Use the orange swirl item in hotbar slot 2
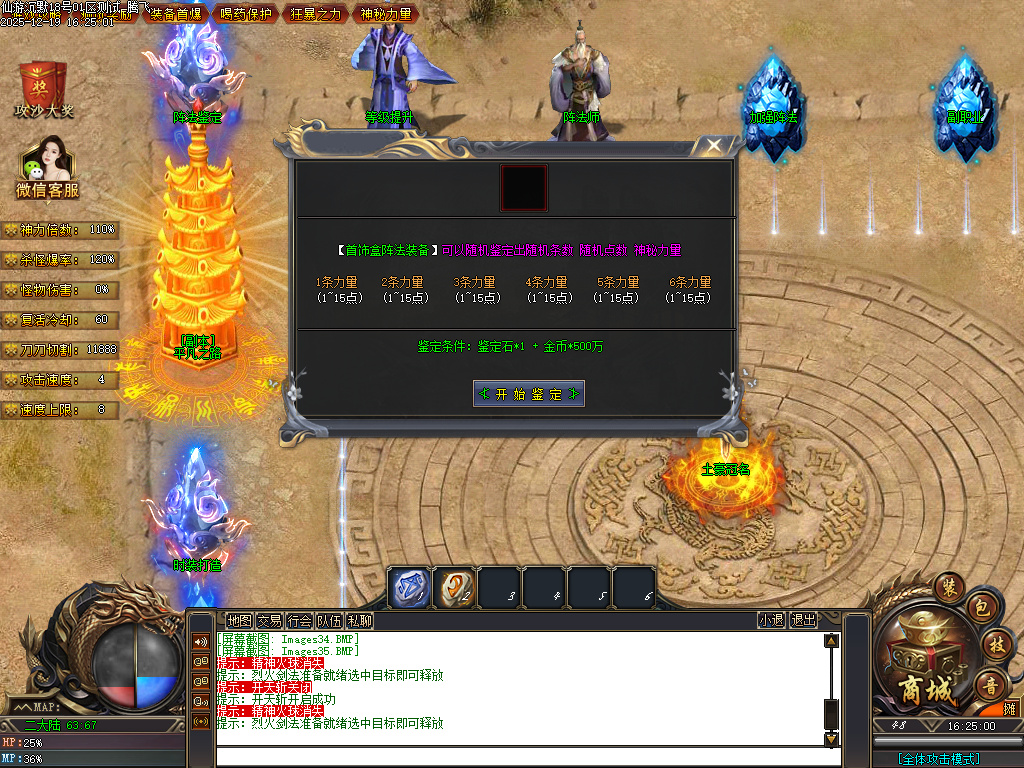Image resolution: width=1024 pixels, height=768 pixels. click(455, 587)
